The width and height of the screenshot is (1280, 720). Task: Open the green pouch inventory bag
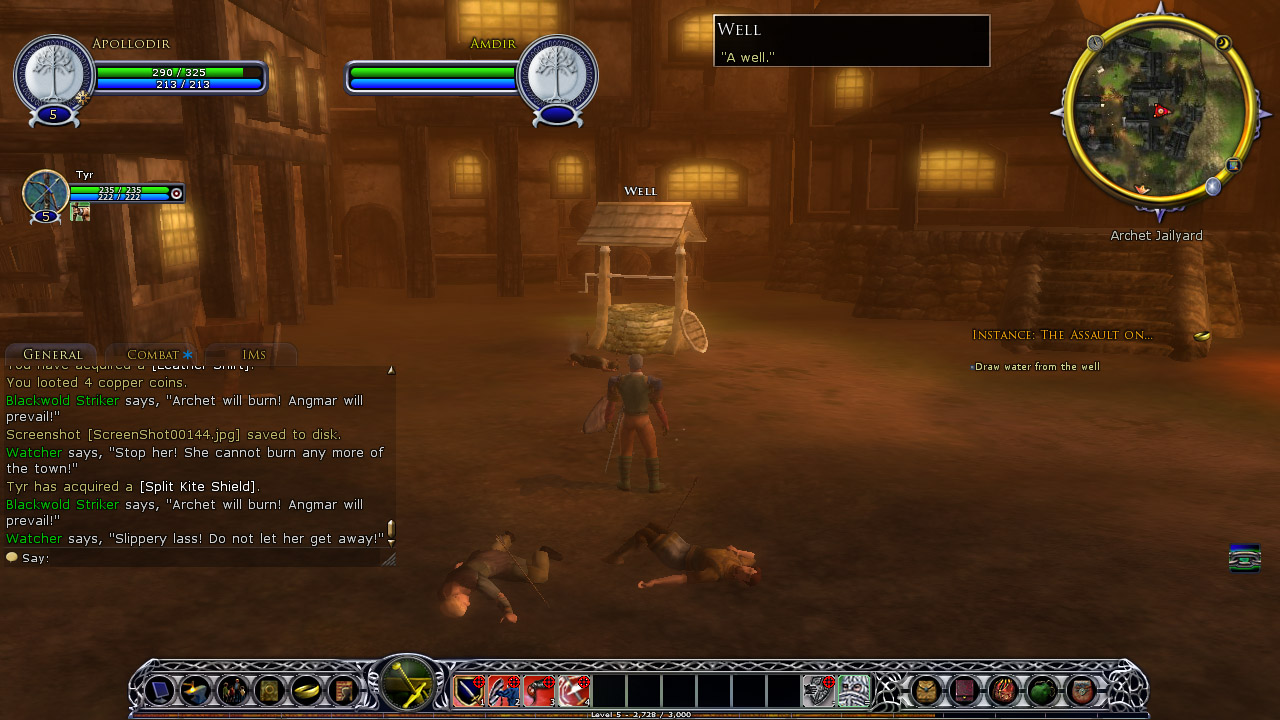pyautogui.click(x=1043, y=690)
